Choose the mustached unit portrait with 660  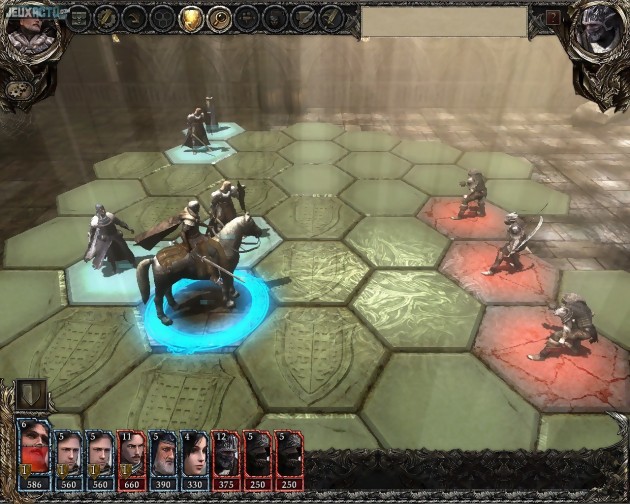pos(131,451)
